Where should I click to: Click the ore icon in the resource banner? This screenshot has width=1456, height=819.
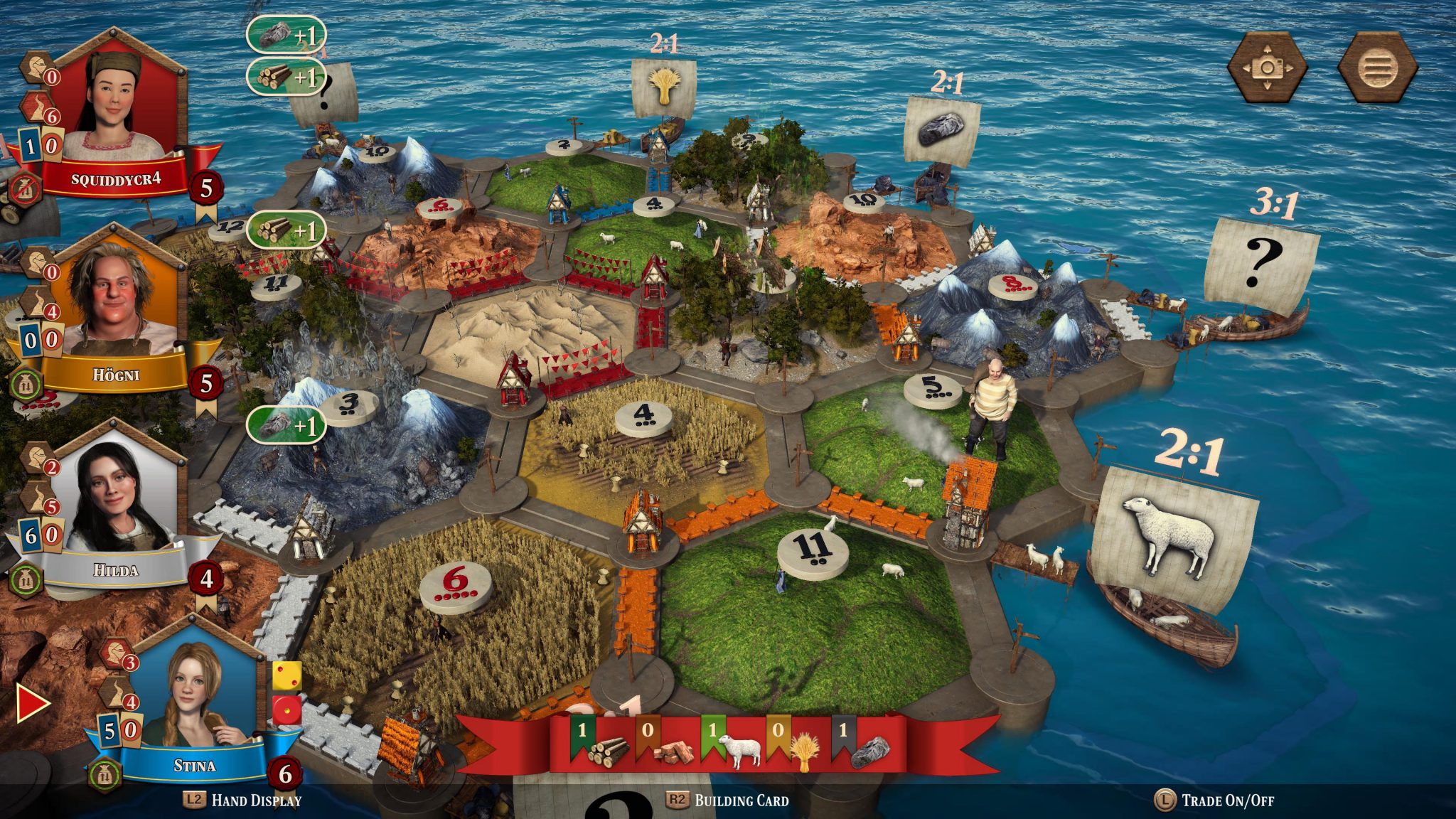(x=873, y=749)
